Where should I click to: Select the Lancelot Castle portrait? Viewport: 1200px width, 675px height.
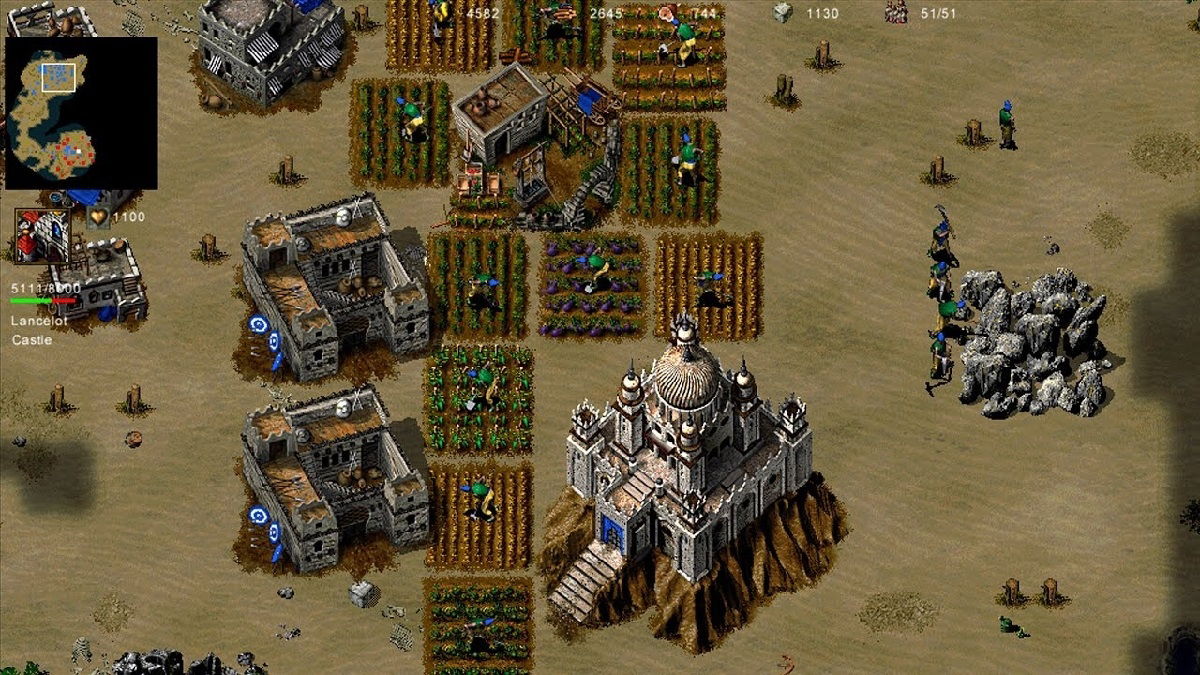click(42, 236)
